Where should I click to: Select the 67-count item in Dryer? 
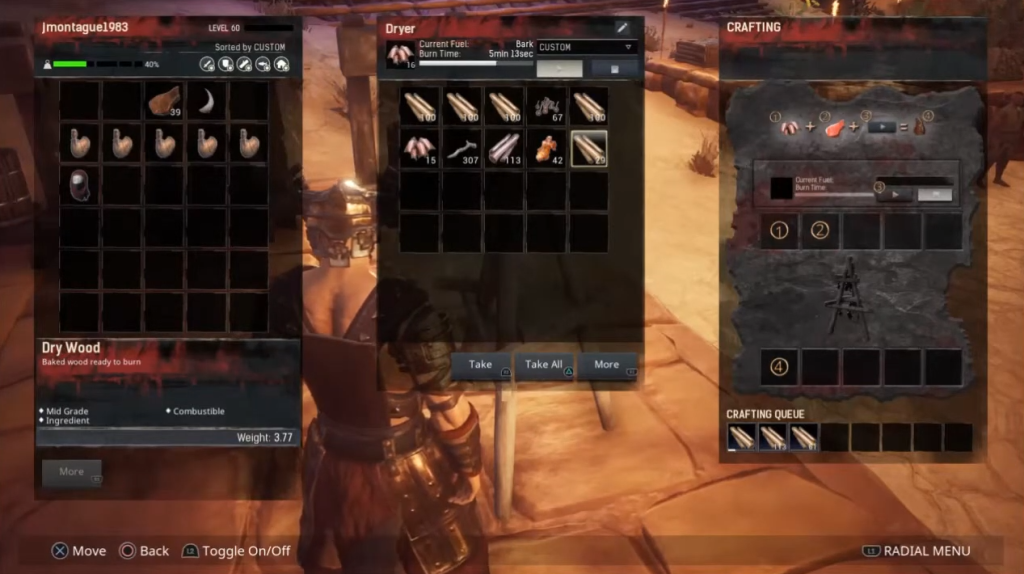coord(547,106)
